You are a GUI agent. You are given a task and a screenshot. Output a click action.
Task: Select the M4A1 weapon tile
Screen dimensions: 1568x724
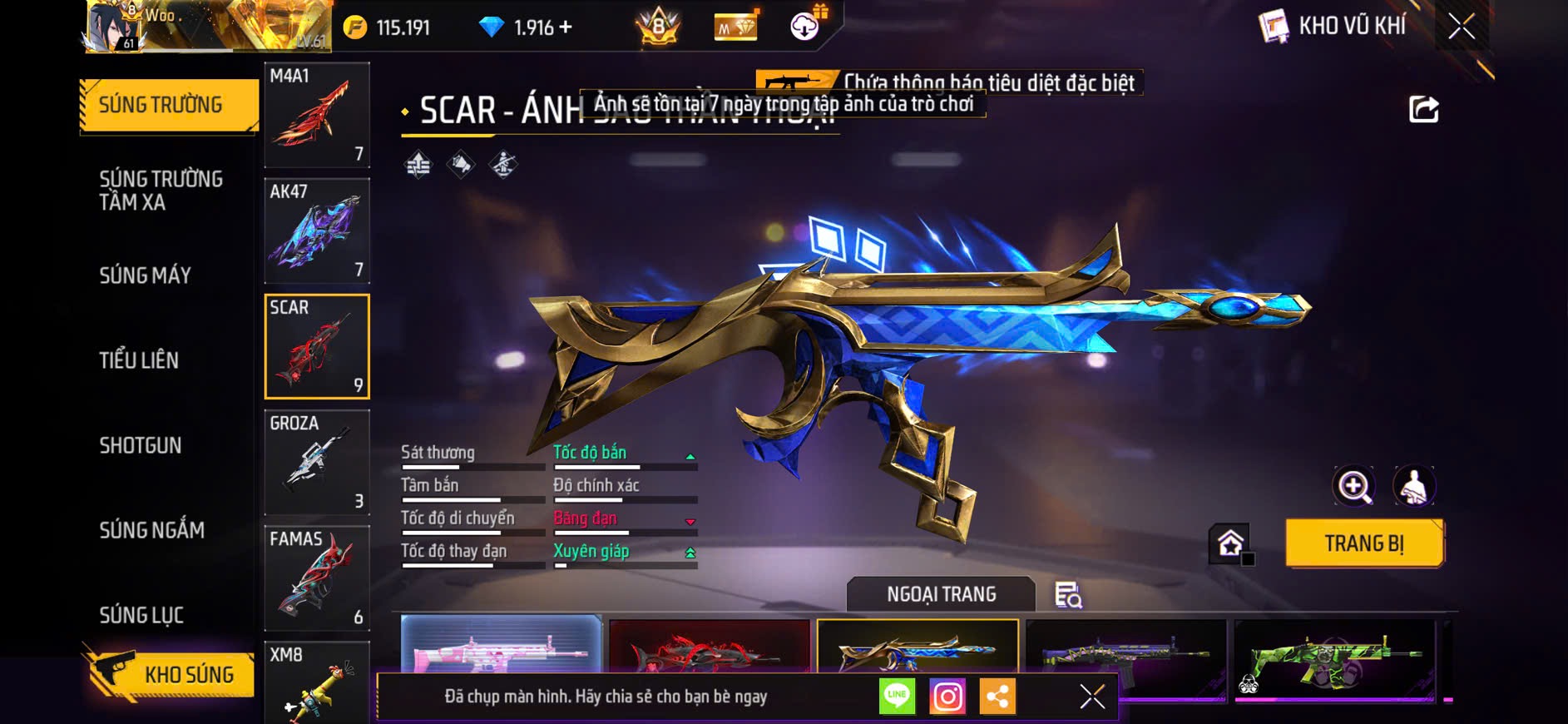tap(317, 115)
